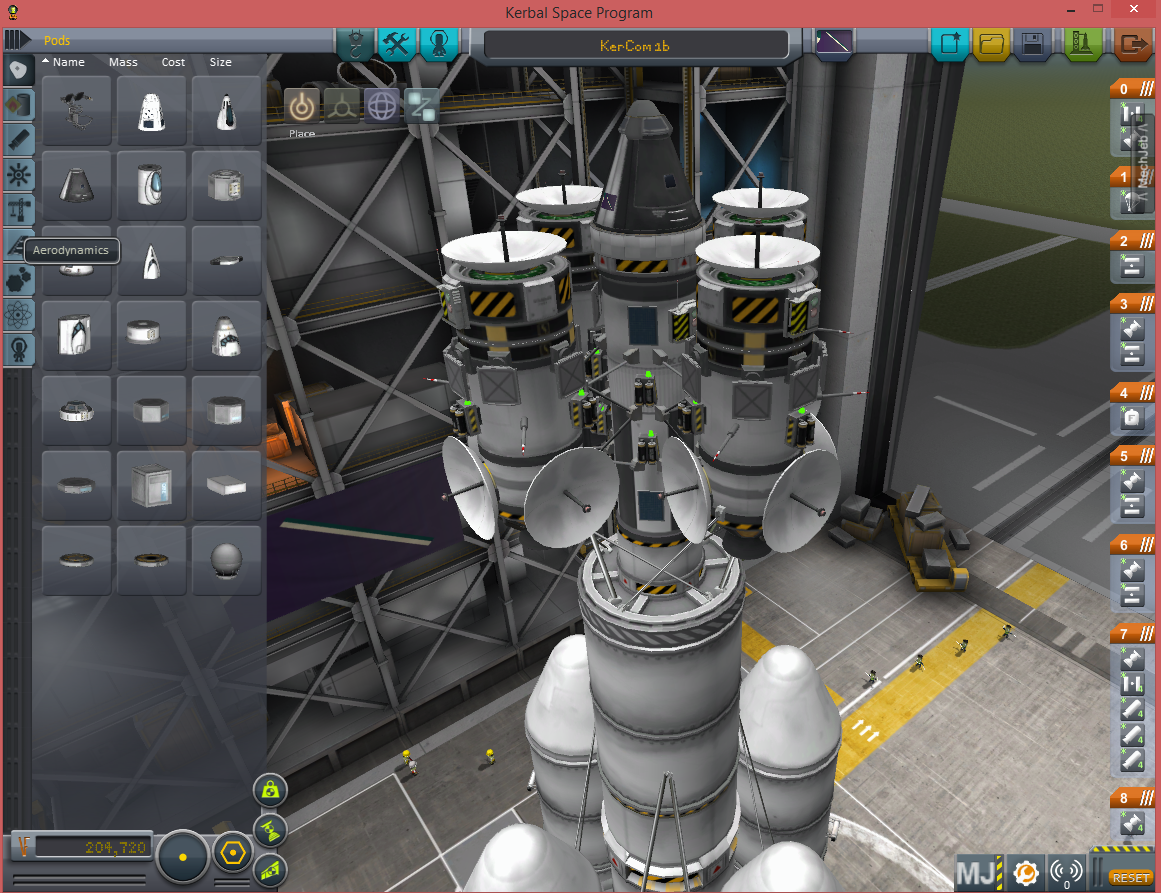Open the MechJeb MJ toolbar button

(x=976, y=874)
